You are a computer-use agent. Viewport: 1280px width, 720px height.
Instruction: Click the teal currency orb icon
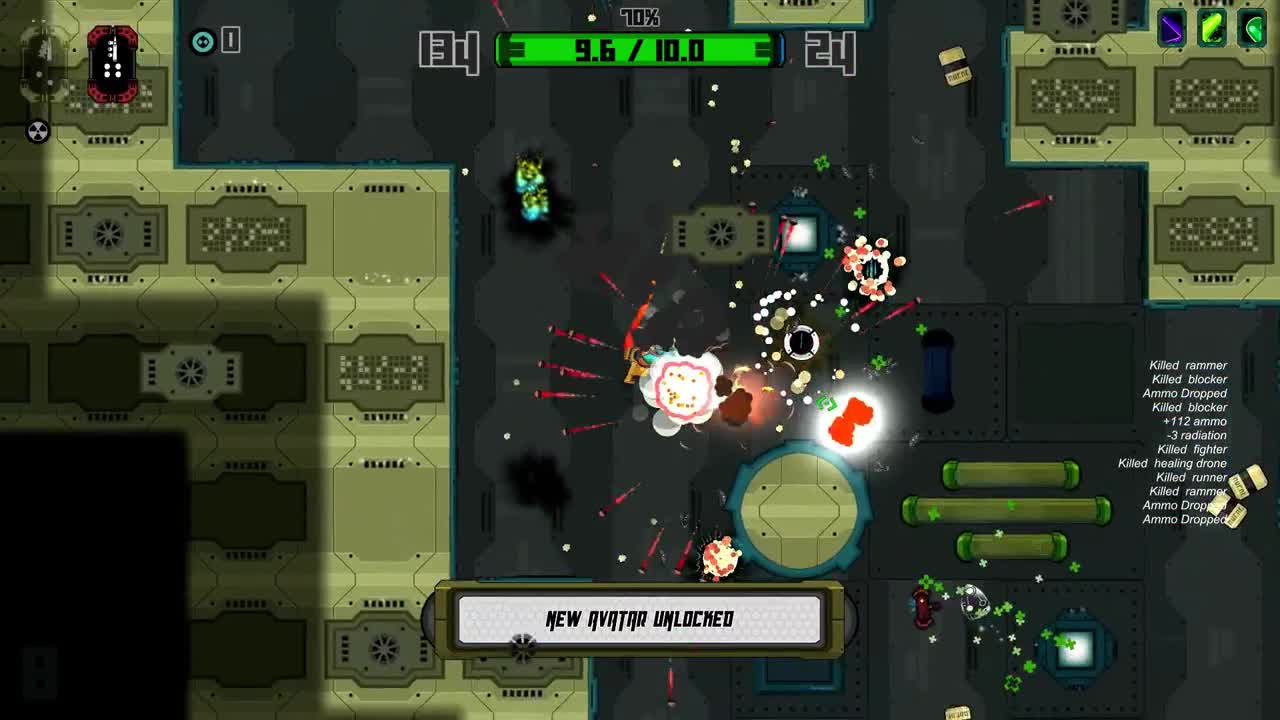tap(203, 41)
